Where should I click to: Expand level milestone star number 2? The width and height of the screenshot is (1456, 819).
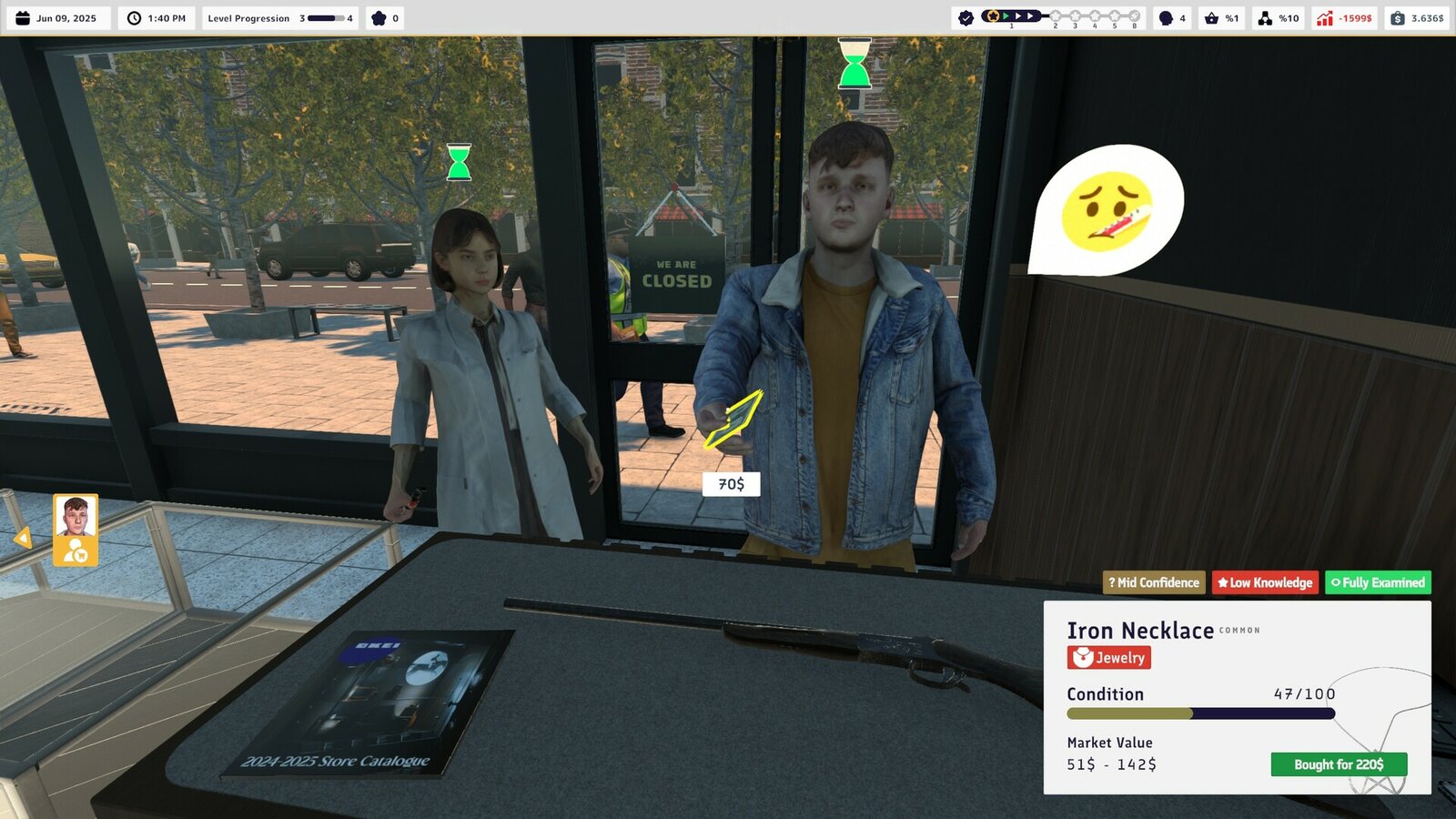pyautogui.click(x=1056, y=15)
